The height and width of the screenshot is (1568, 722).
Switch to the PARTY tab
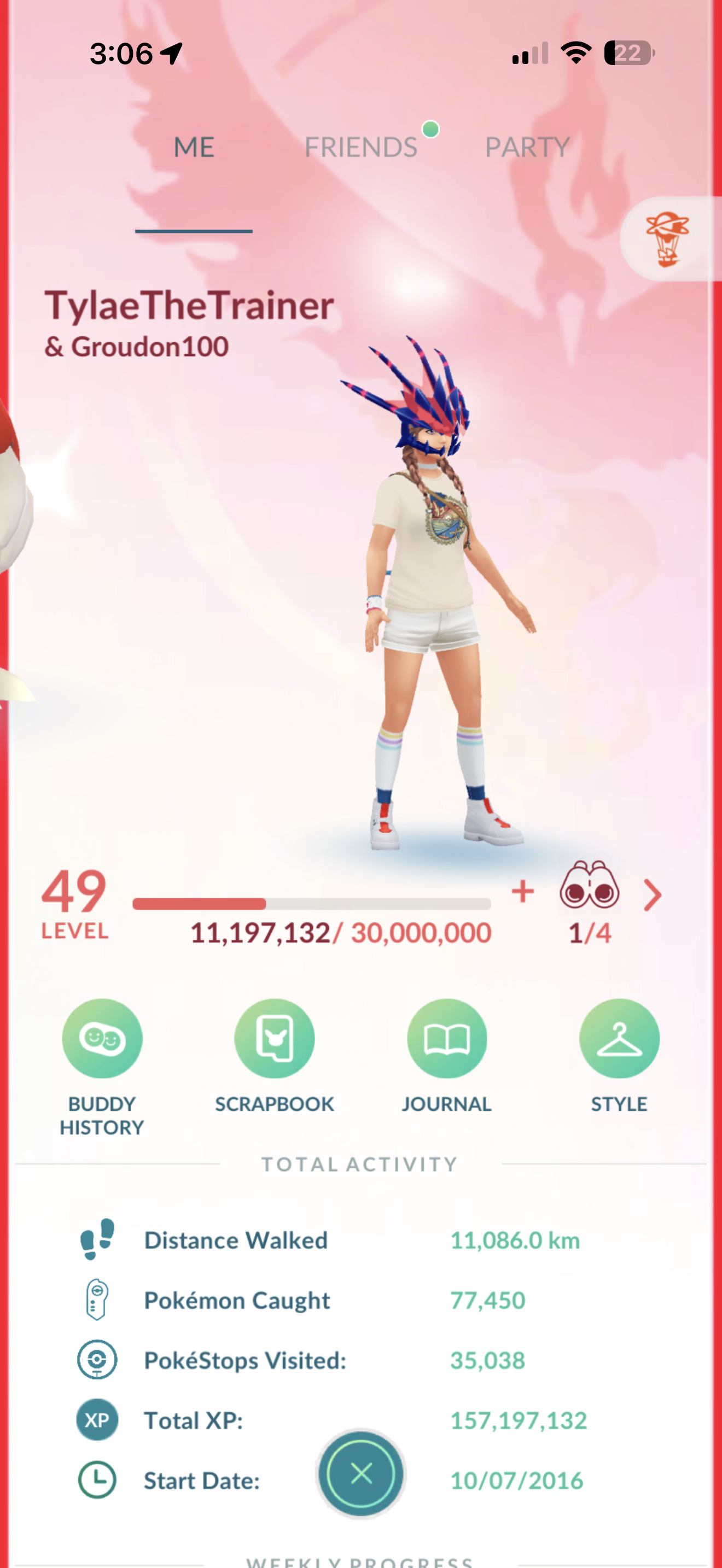click(527, 146)
